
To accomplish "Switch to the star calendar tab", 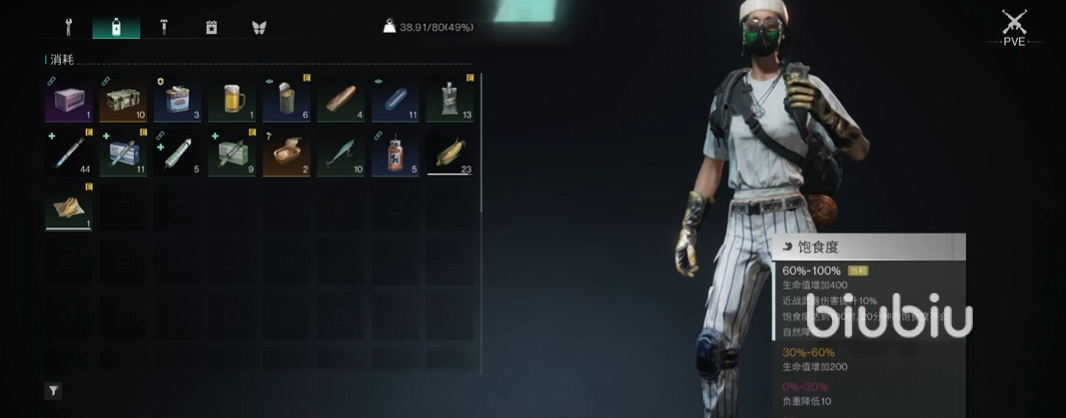I will [x=211, y=27].
